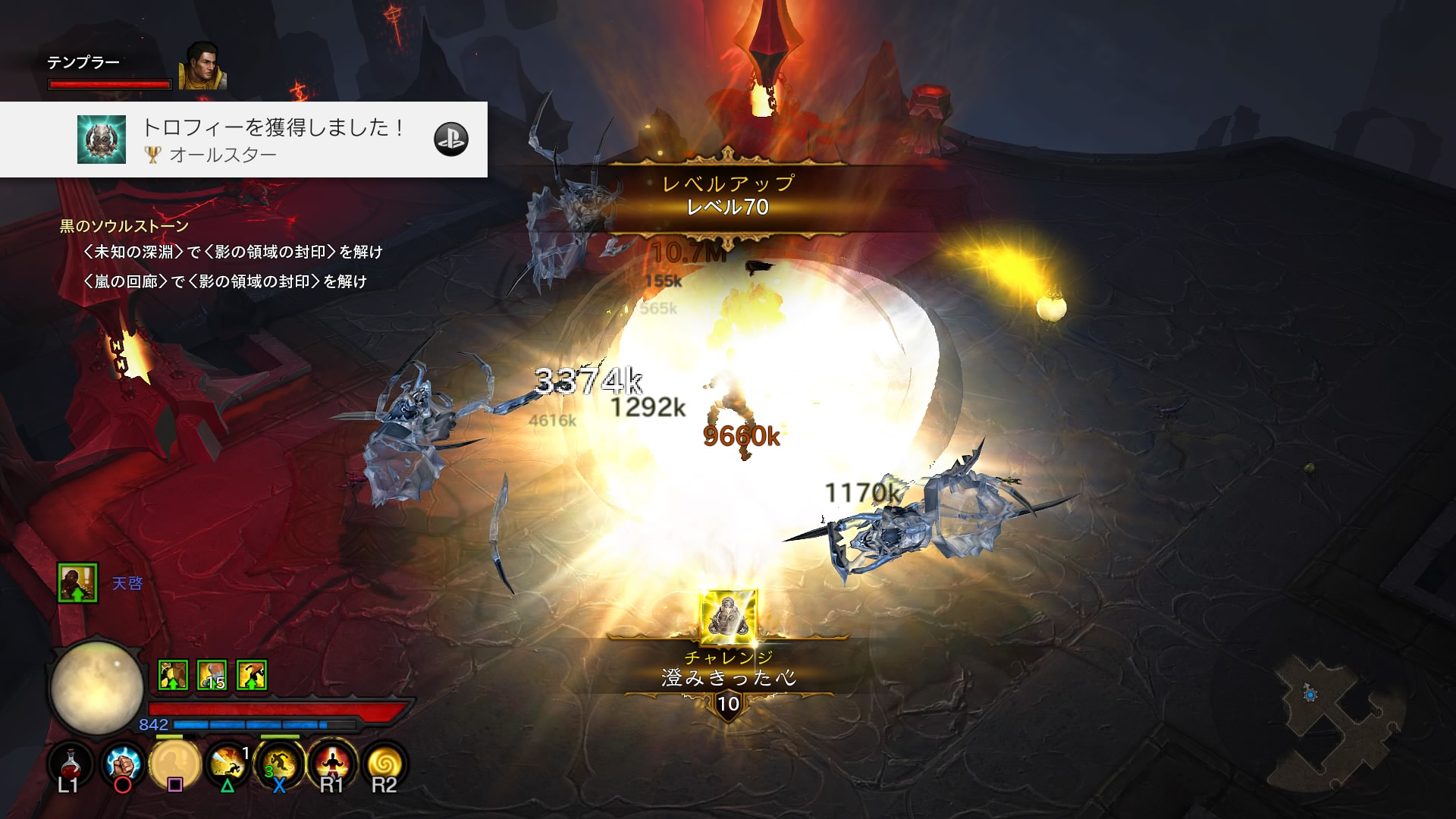Trigger the glowing Epiphany skill slot

175,763
